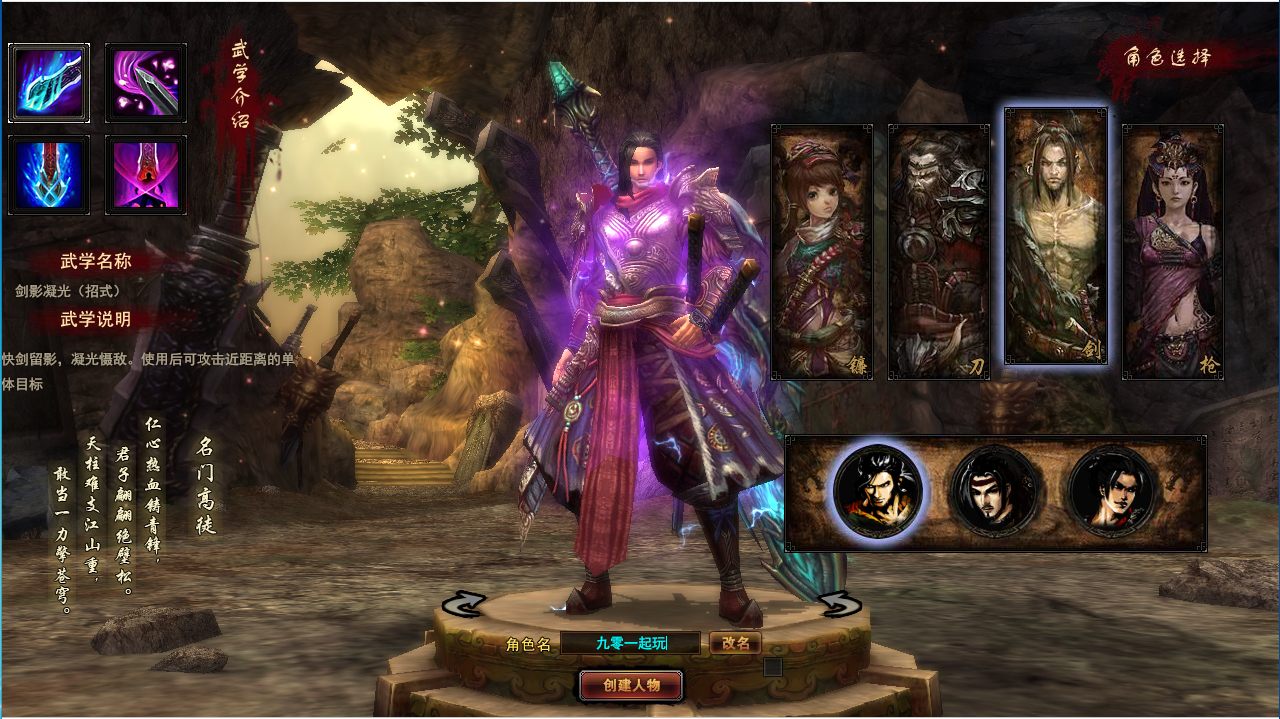The width and height of the screenshot is (1280, 719).
Task: Rotate character with the left arrow
Action: (x=464, y=604)
